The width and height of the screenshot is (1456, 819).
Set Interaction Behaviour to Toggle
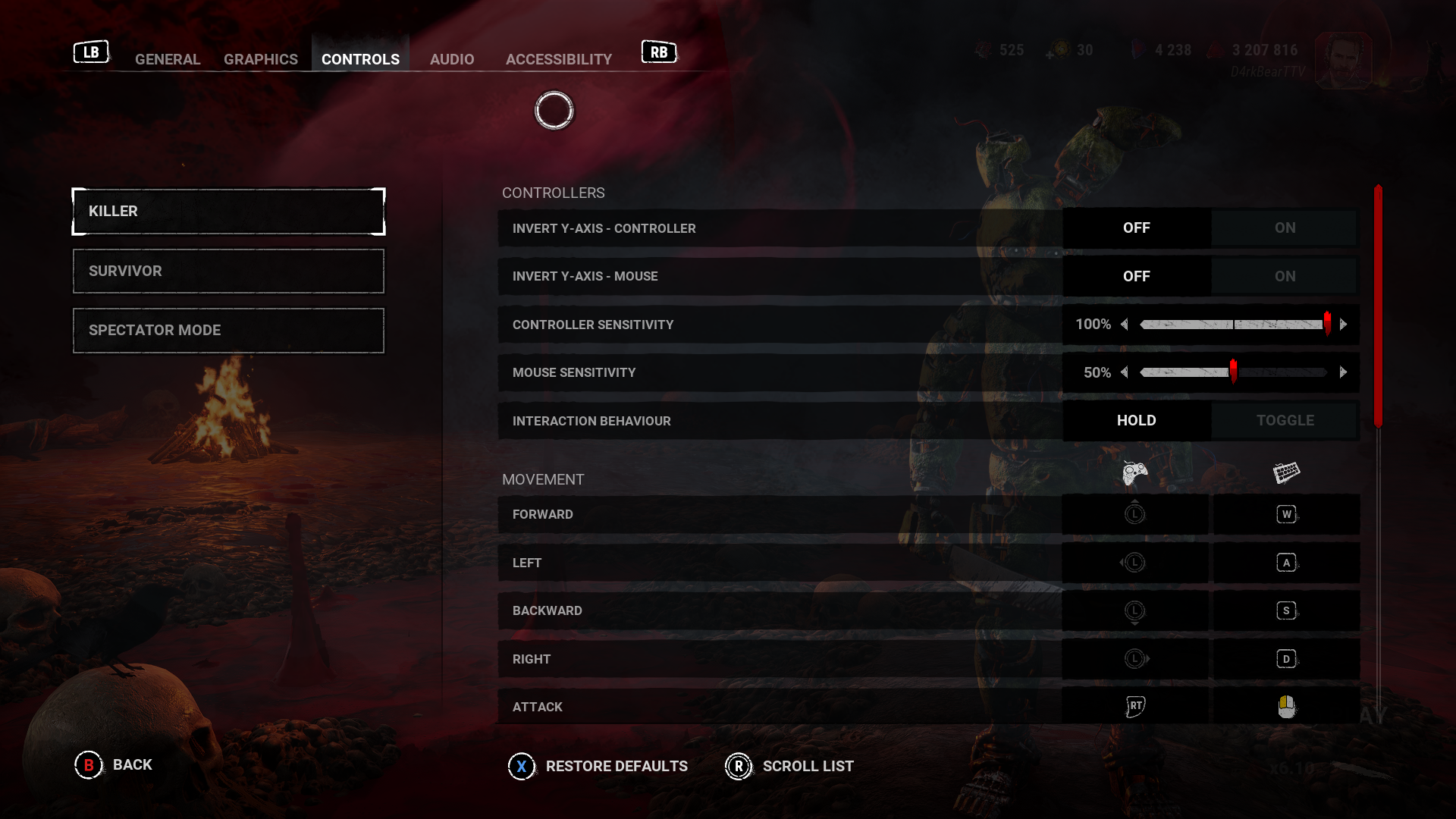pos(1285,421)
